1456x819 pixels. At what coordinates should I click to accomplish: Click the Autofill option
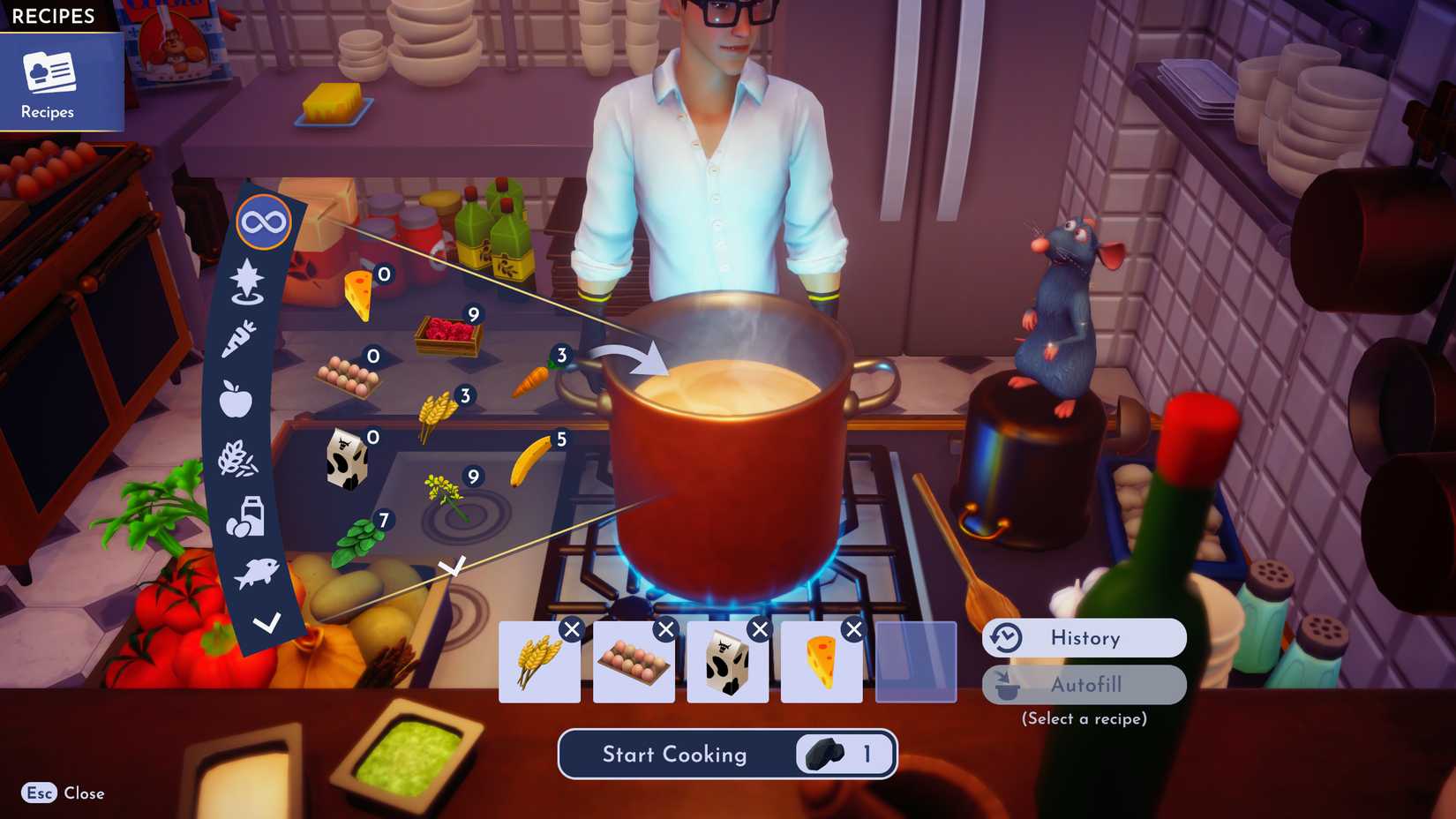point(1084,685)
